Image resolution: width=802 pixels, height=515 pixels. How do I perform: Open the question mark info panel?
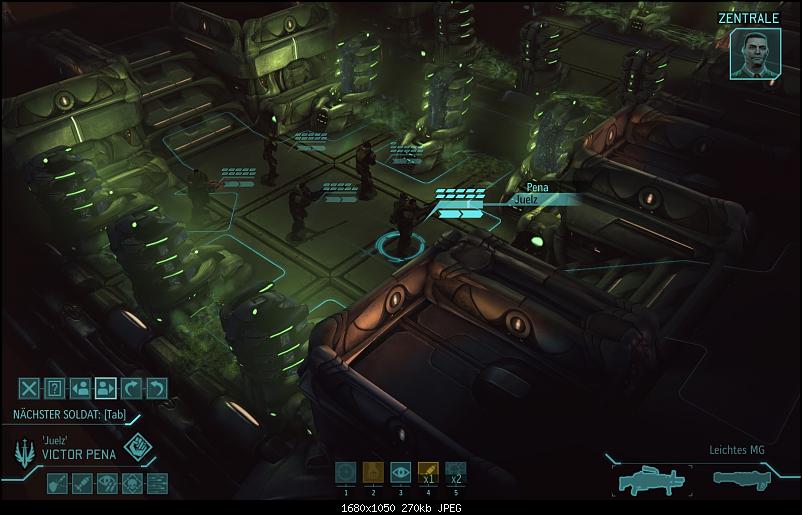55,390
